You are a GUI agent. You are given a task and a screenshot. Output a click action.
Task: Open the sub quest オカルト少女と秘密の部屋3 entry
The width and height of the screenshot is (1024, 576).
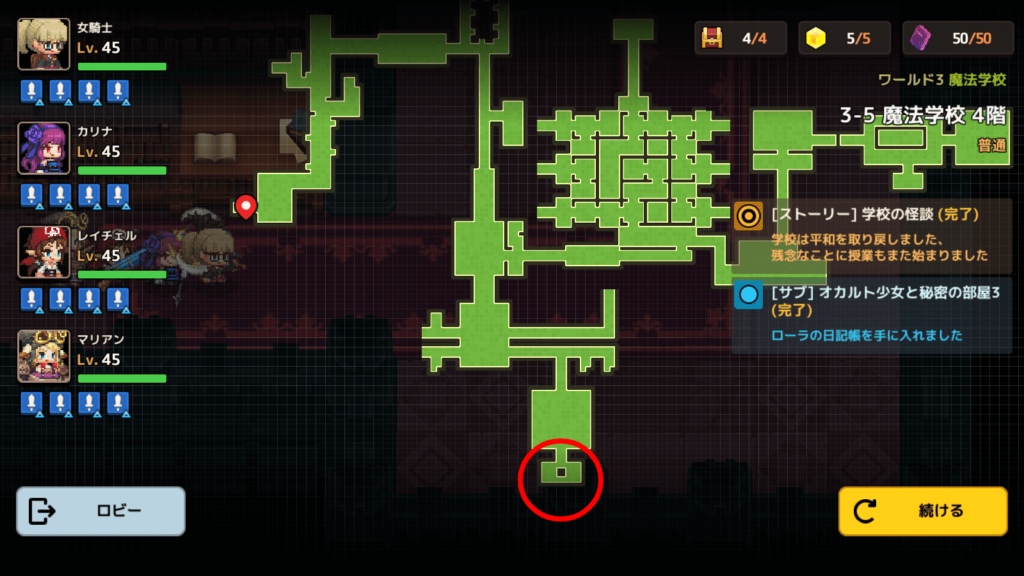872,315
